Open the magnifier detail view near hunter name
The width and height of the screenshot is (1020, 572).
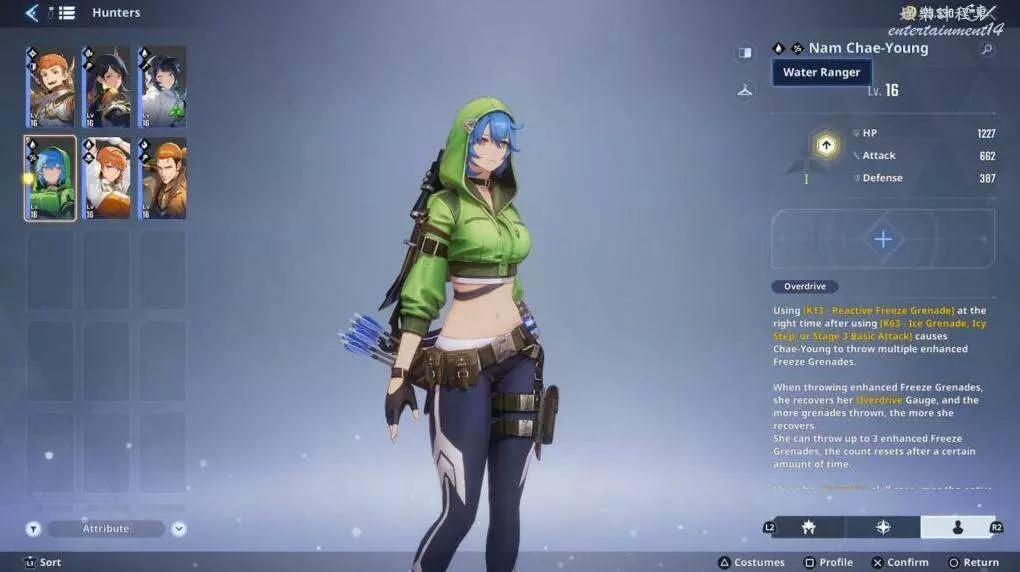[987, 49]
